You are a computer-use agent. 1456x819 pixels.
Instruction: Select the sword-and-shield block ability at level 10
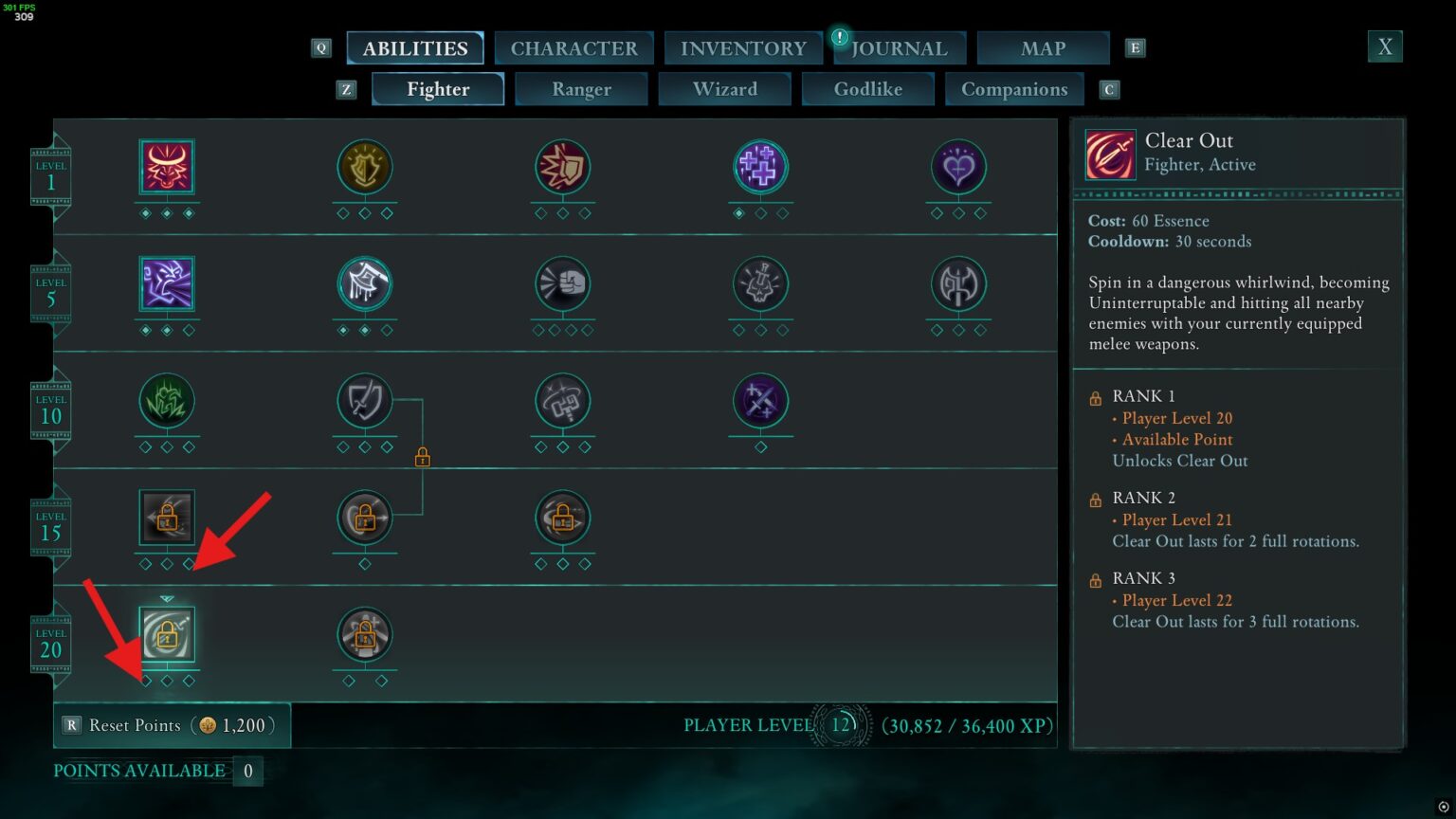[365, 403]
